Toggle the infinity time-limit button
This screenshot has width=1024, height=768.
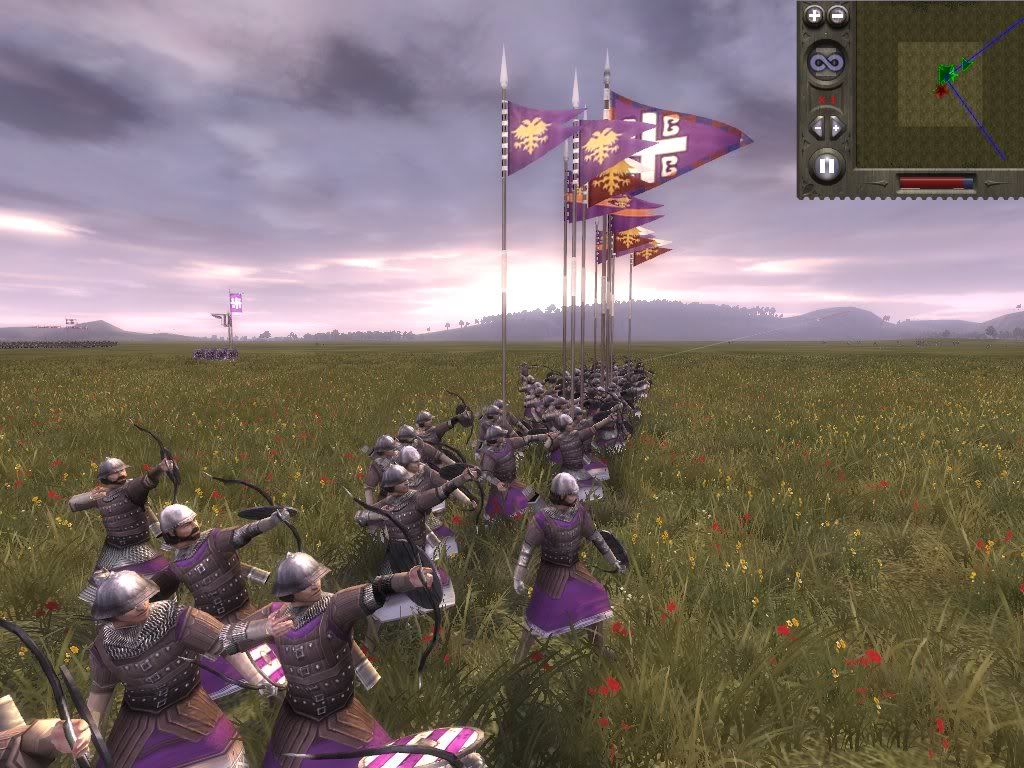point(827,62)
